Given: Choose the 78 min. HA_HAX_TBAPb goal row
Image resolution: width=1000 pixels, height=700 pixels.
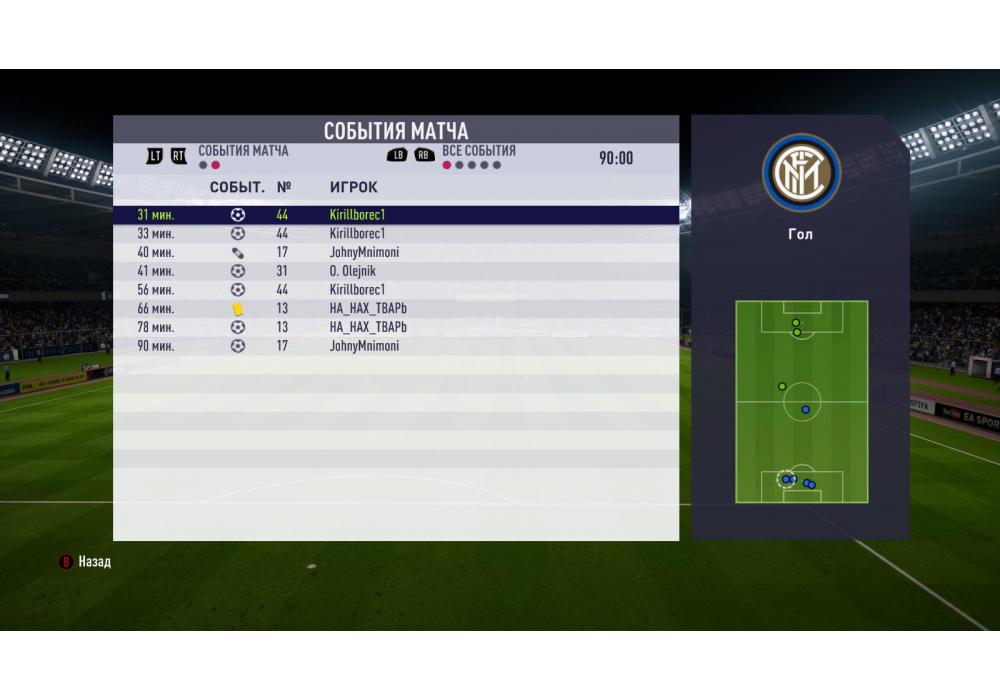Looking at the screenshot, I should 395,327.
